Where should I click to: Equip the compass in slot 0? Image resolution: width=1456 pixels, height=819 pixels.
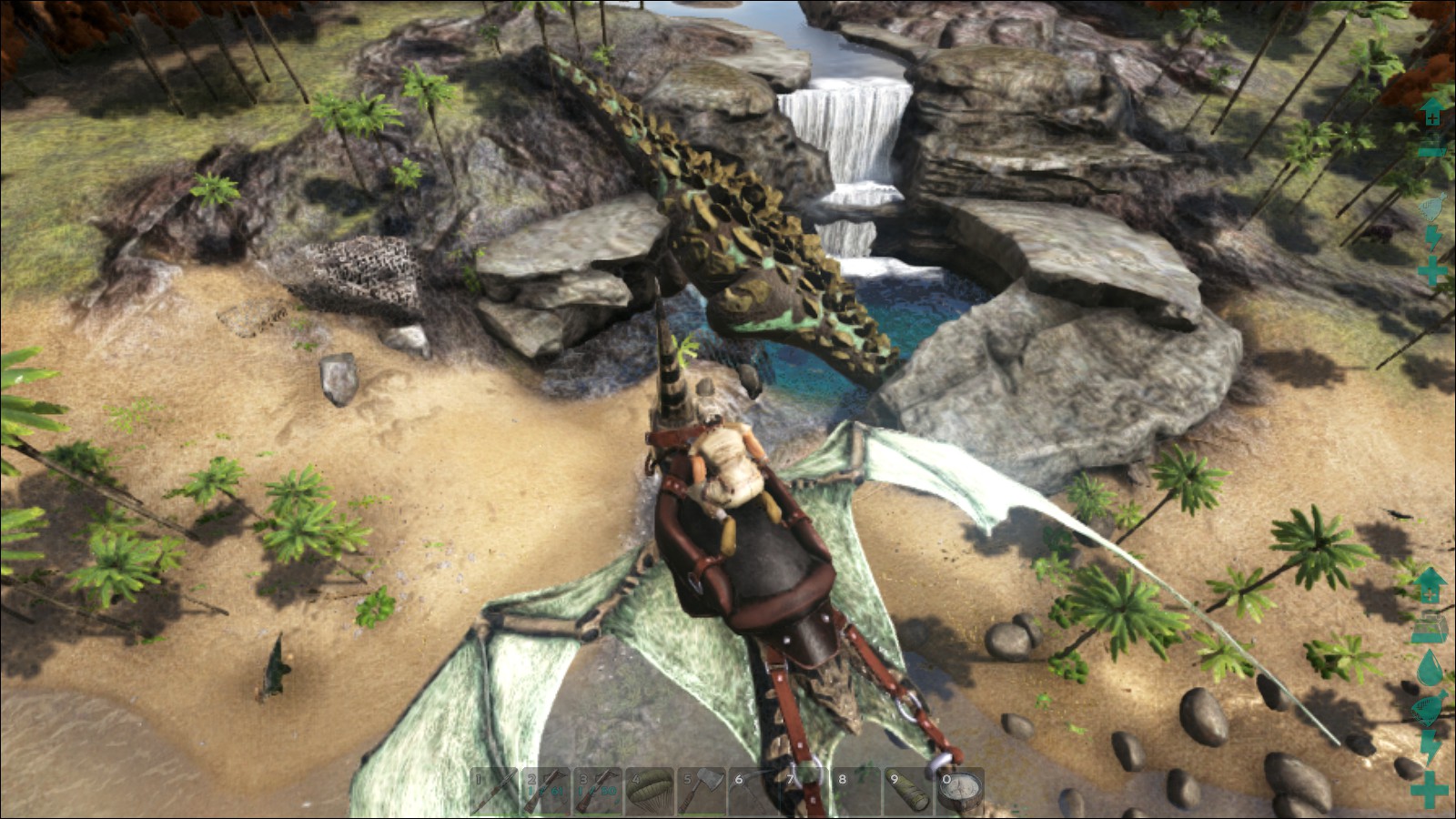coord(960,792)
